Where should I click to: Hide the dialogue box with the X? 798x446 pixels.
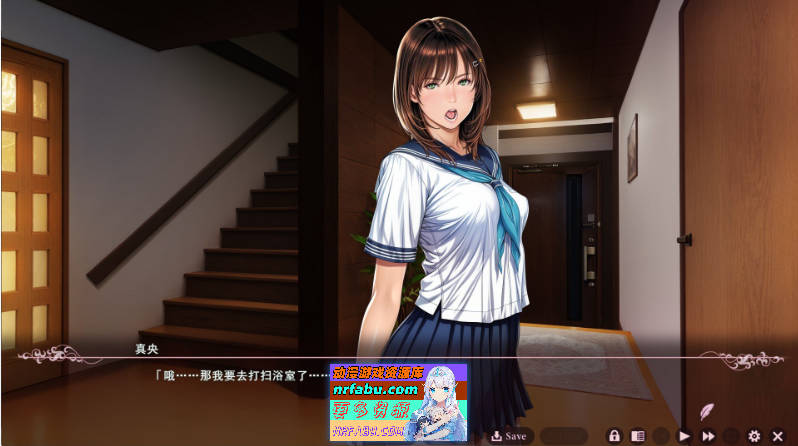click(x=777, y=436)
